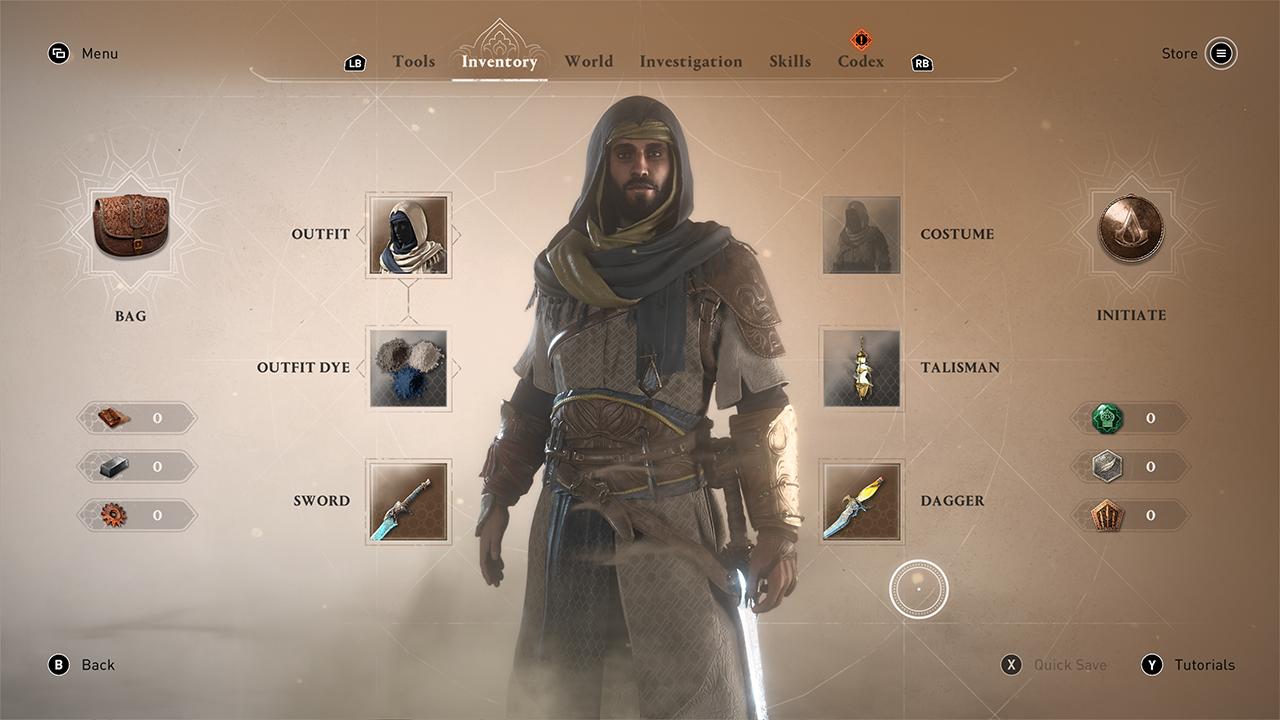
Task: Select the Sword weapon slot
Action: (408, 501)
